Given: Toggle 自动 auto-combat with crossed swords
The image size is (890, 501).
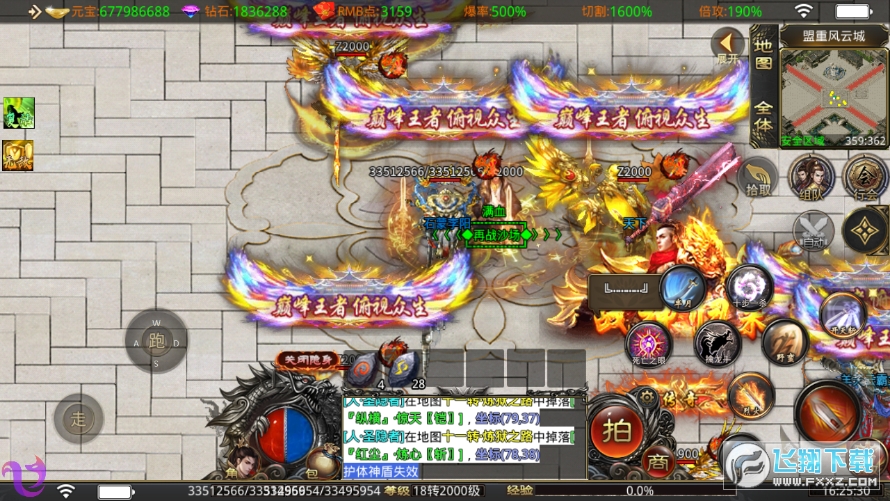Looking at the screenshot, I should 812,232.
